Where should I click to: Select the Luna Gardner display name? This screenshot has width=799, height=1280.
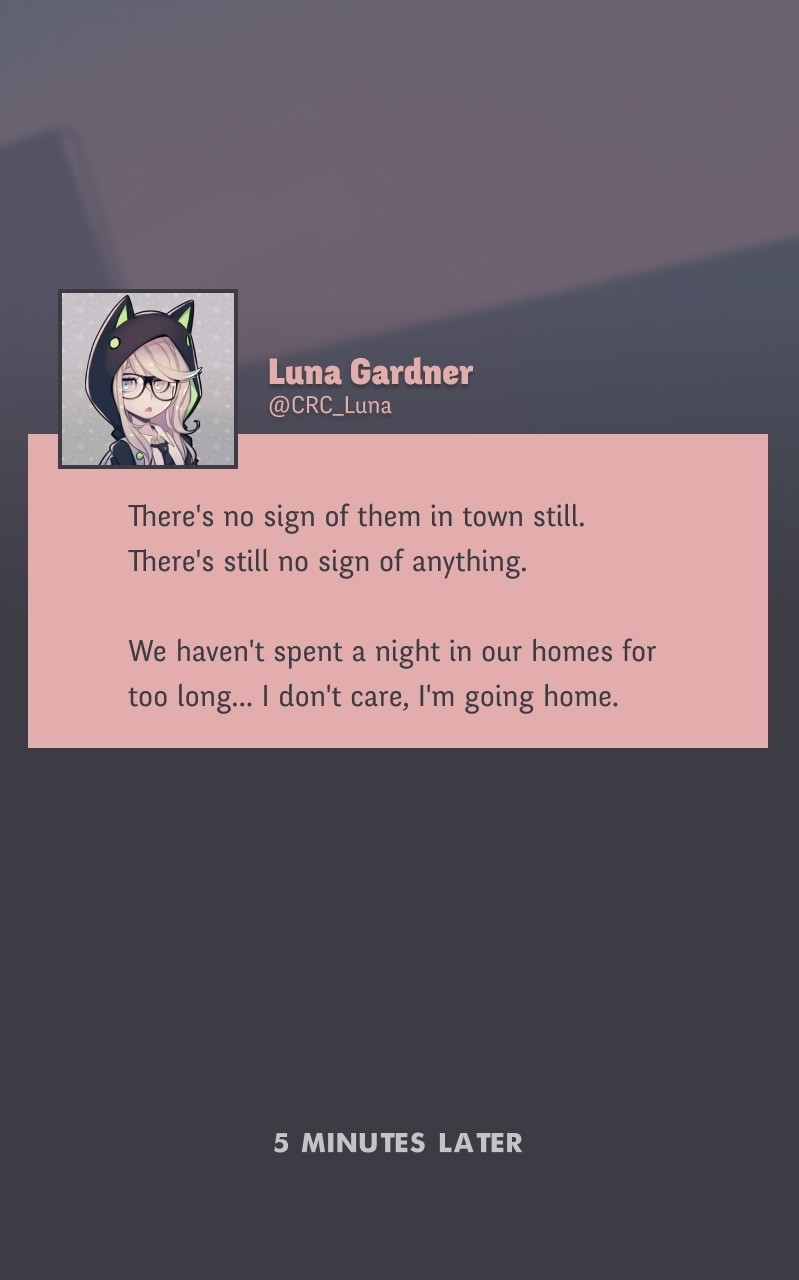370,372
